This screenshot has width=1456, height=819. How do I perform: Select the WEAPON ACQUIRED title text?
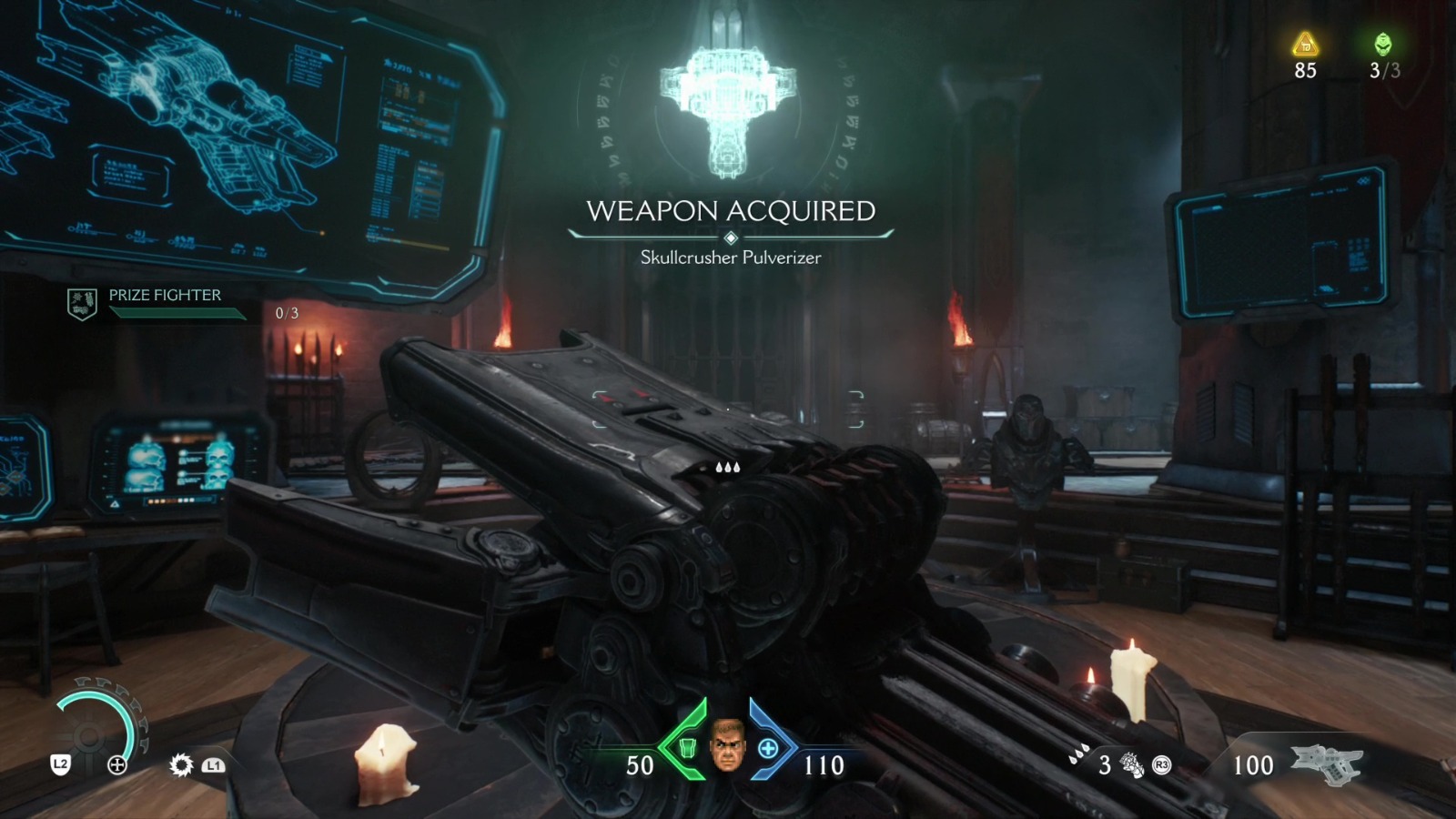click(729, 211)
